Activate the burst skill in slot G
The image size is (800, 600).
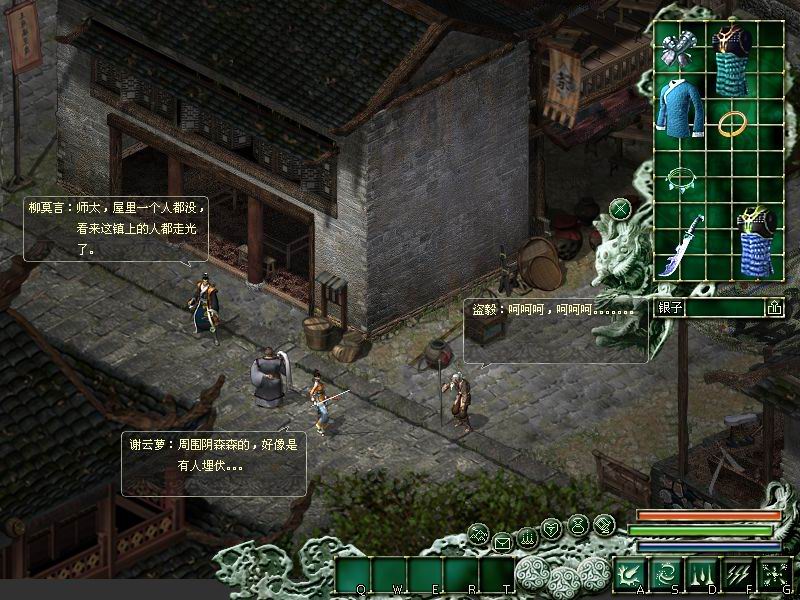click(x=774, y=573)
